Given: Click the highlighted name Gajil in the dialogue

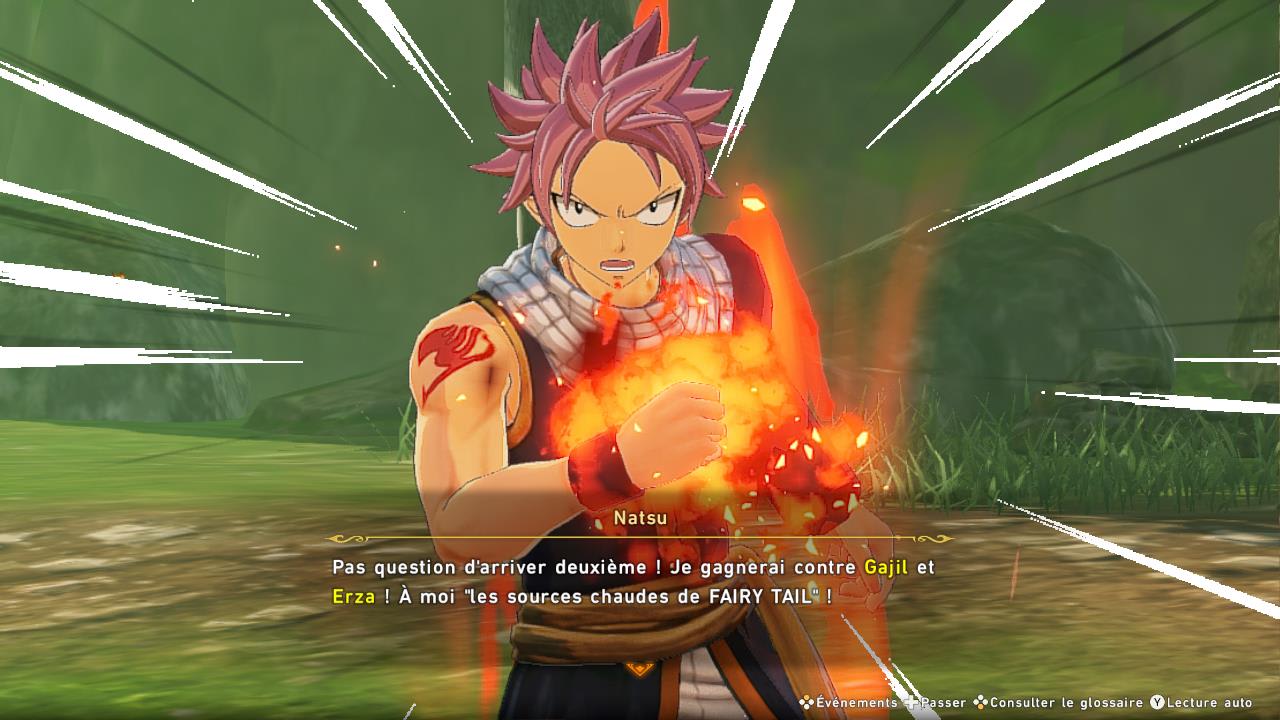Looking at the screenshot, I should [884, 567].
